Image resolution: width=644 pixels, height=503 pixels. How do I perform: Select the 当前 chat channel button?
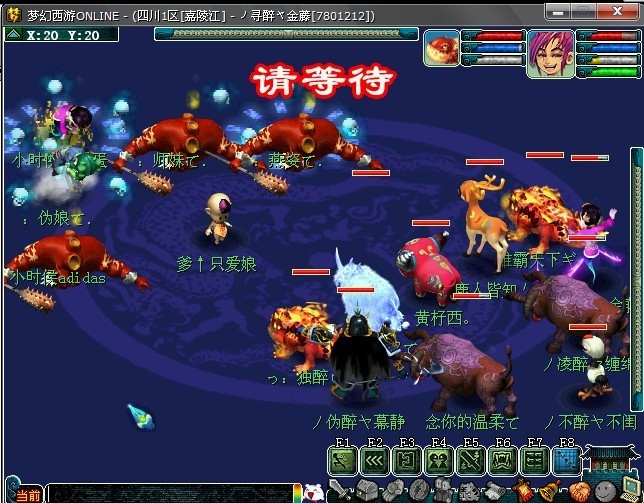pos(28,495)
